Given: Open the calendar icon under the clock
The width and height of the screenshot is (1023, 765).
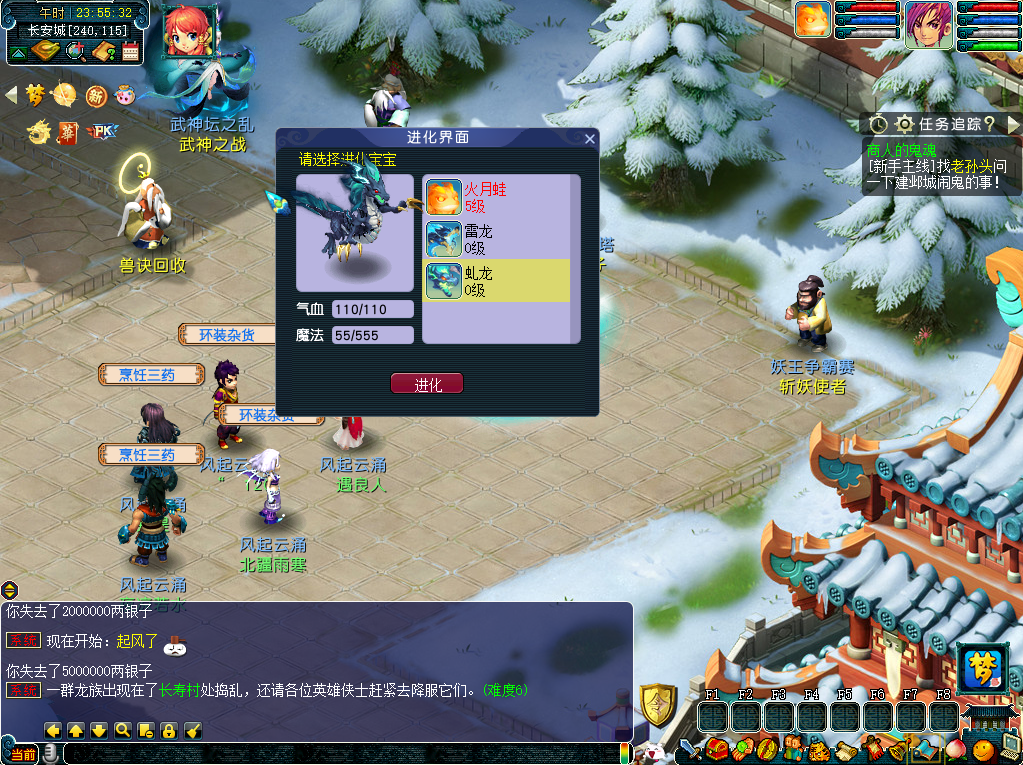Looking at the screenshot, I should pyautogui.click(x=130, y=51).
